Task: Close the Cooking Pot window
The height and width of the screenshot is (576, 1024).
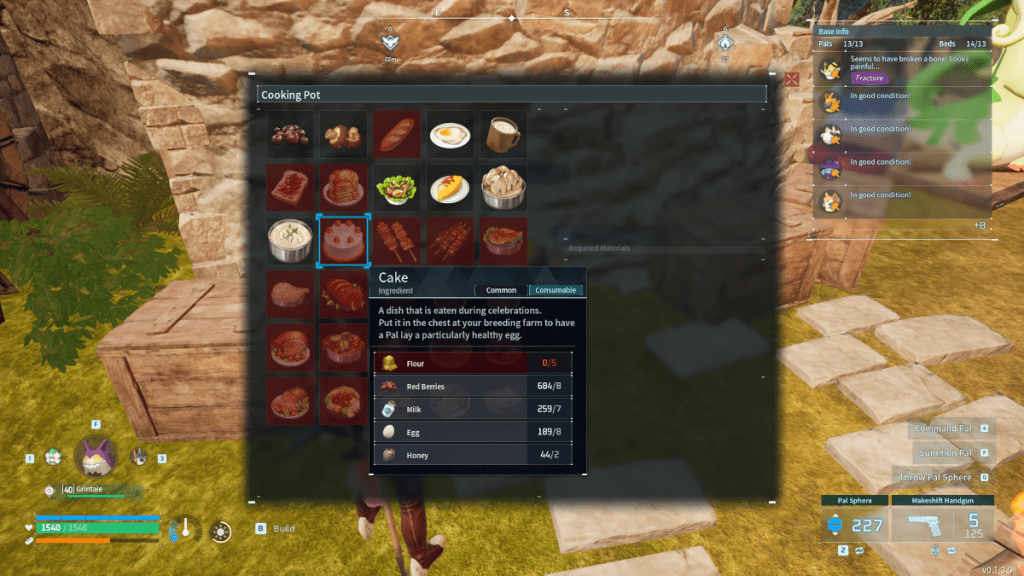Action: click(x=792, y=78)
